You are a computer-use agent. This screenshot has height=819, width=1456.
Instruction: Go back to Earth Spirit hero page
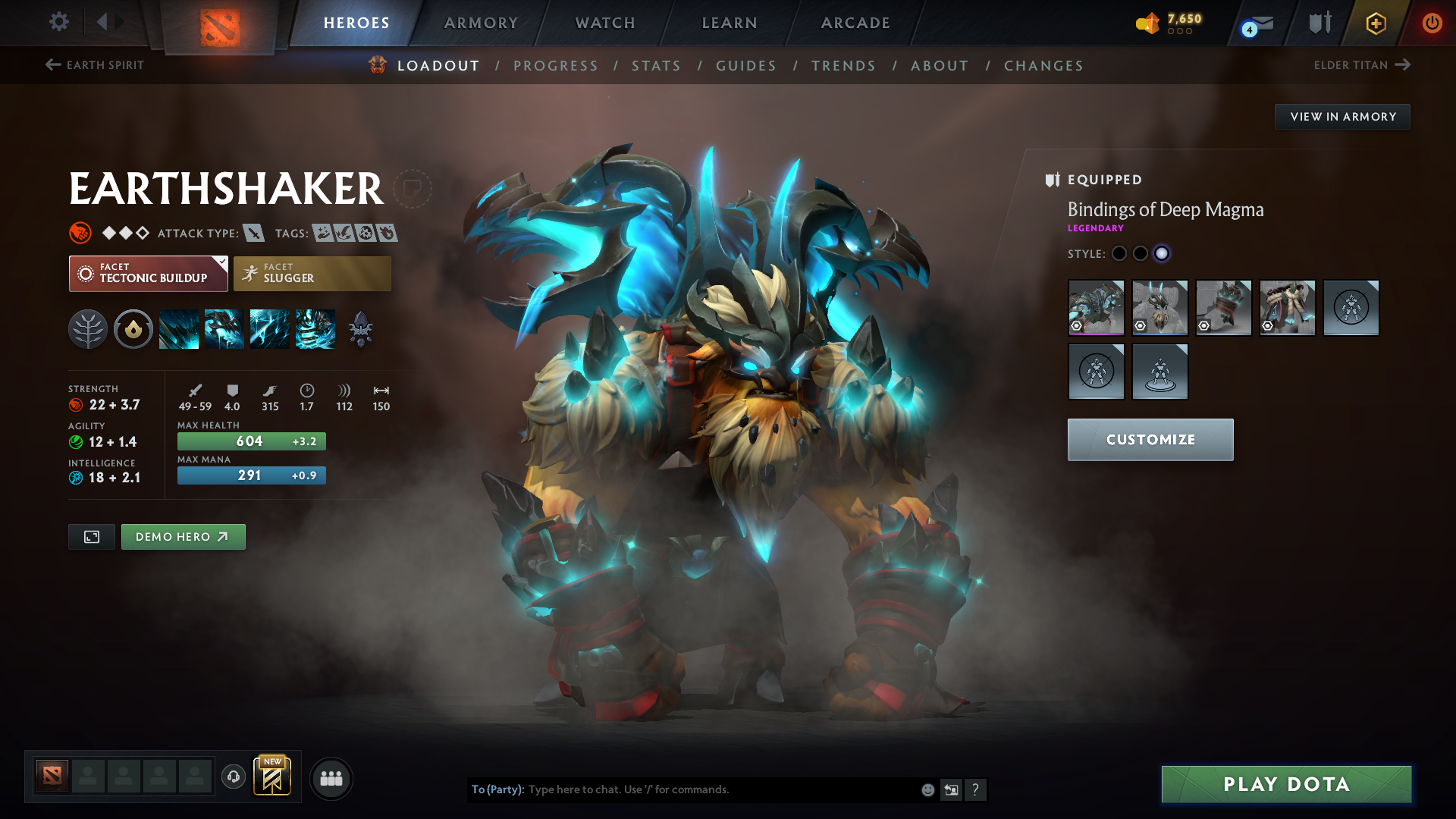pyautogui.click(x=94, y=65)
